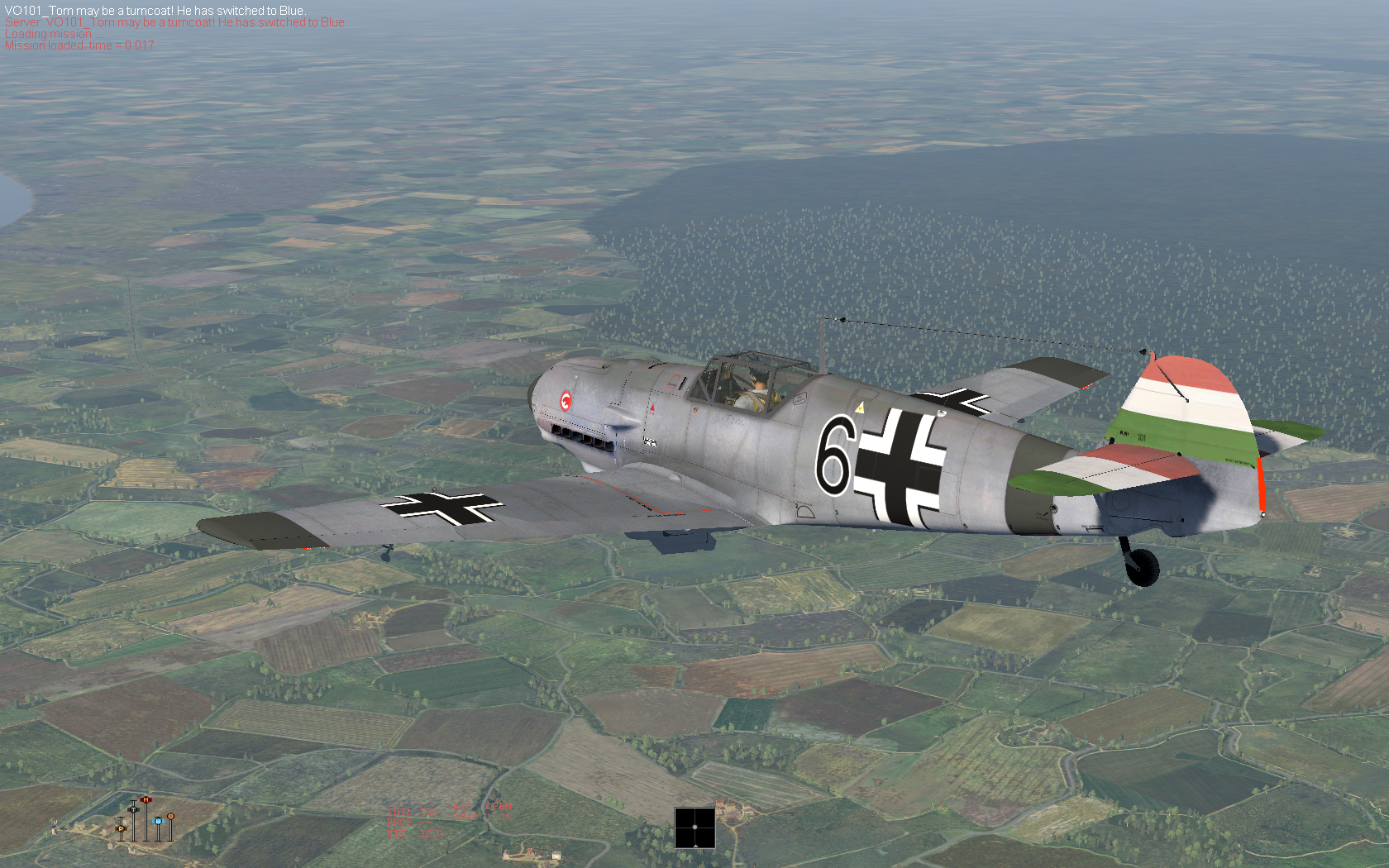This screenshot has height=868, width=1389.
Task: Click the oil radiator lever marked O
Action: click(x=170, y=817)
